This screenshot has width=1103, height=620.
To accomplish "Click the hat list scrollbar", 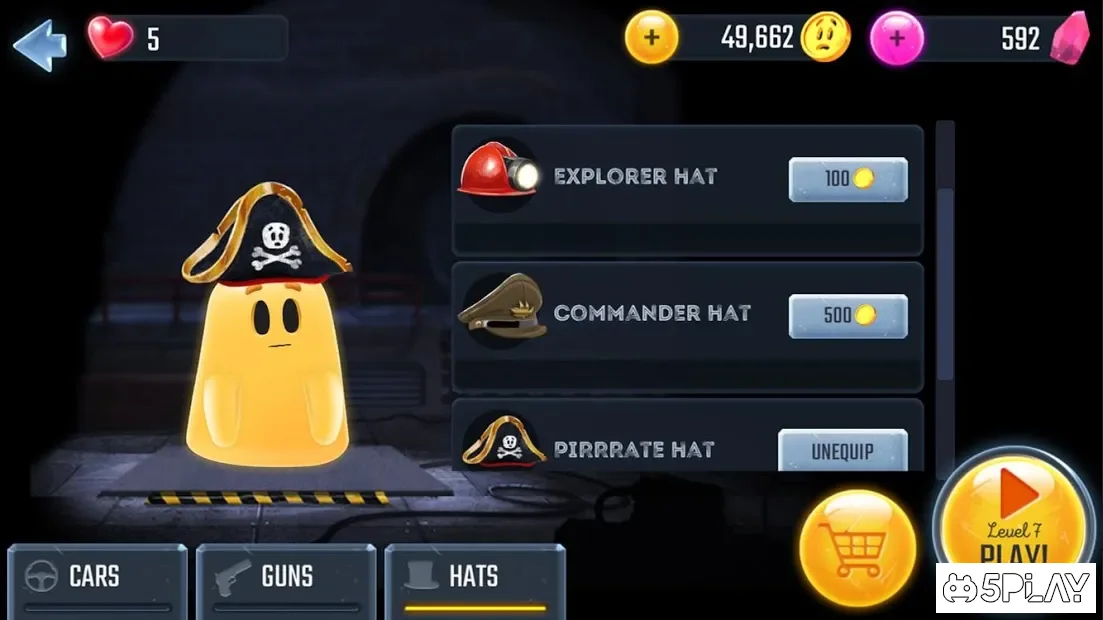I will tap(945, 260).
